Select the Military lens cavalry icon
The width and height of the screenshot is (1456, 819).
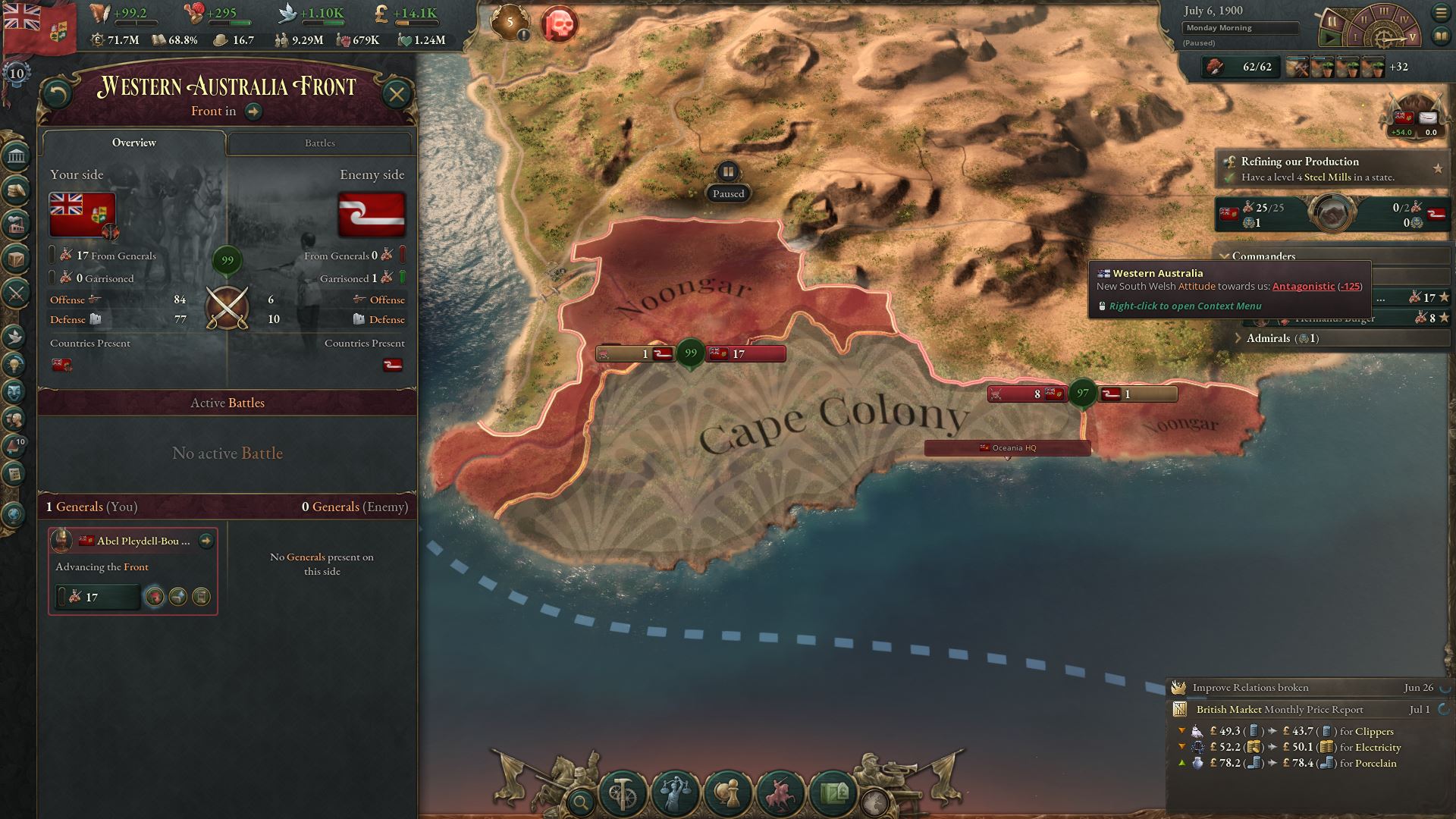(x=780, y=793)
